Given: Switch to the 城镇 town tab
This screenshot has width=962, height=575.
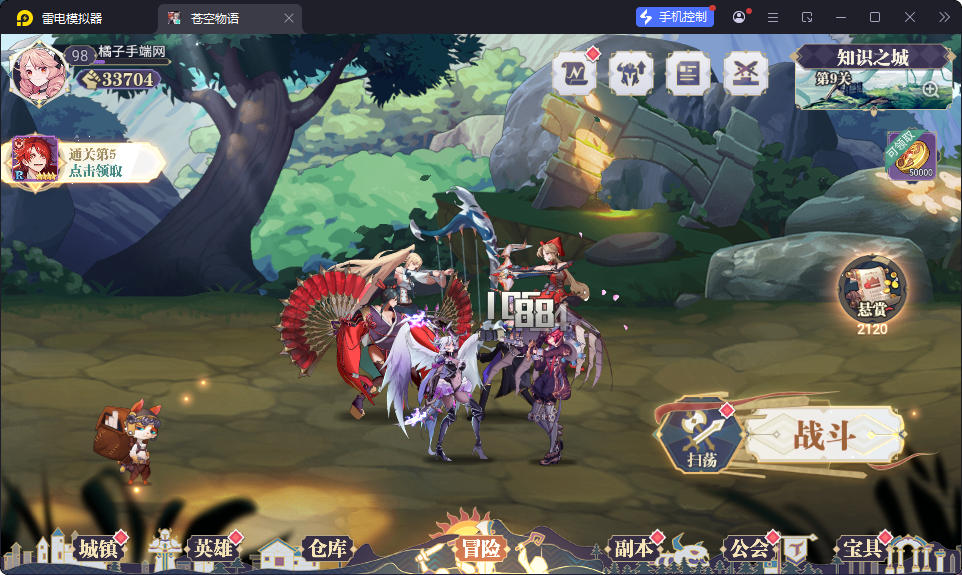Looking at the screenshot, I should point(99,548).
